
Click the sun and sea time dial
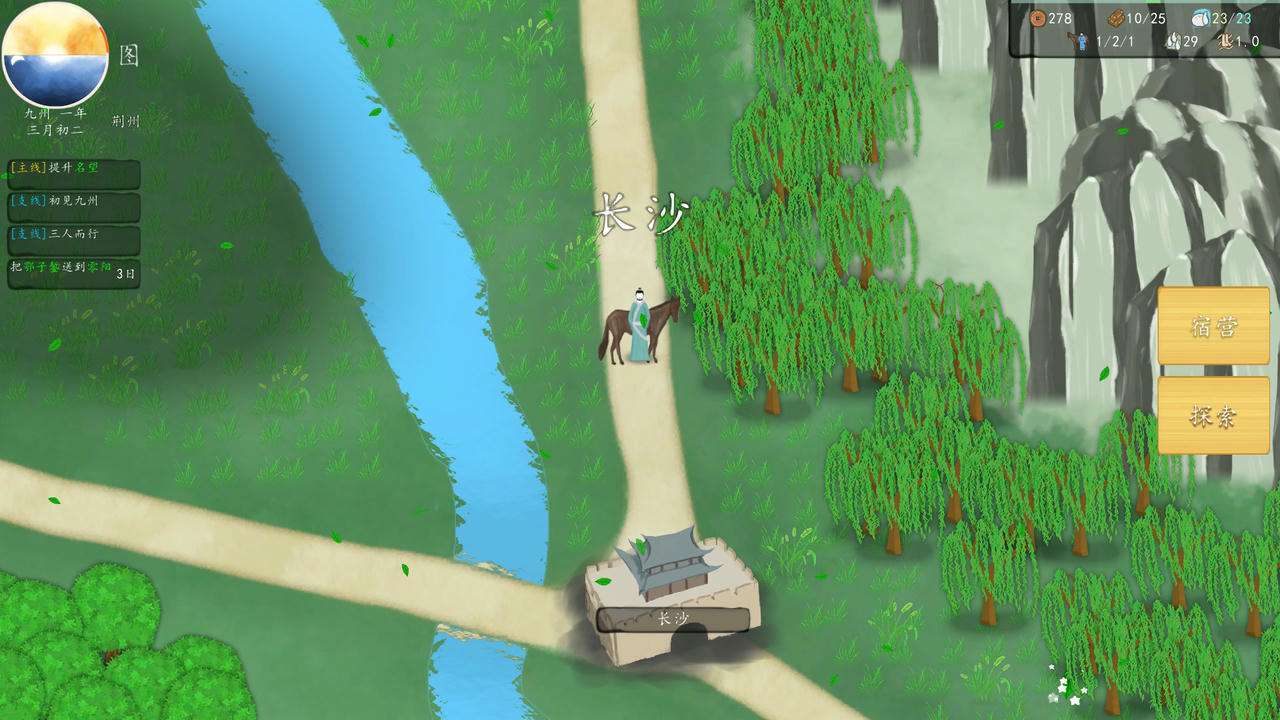[x=55, y=55]
